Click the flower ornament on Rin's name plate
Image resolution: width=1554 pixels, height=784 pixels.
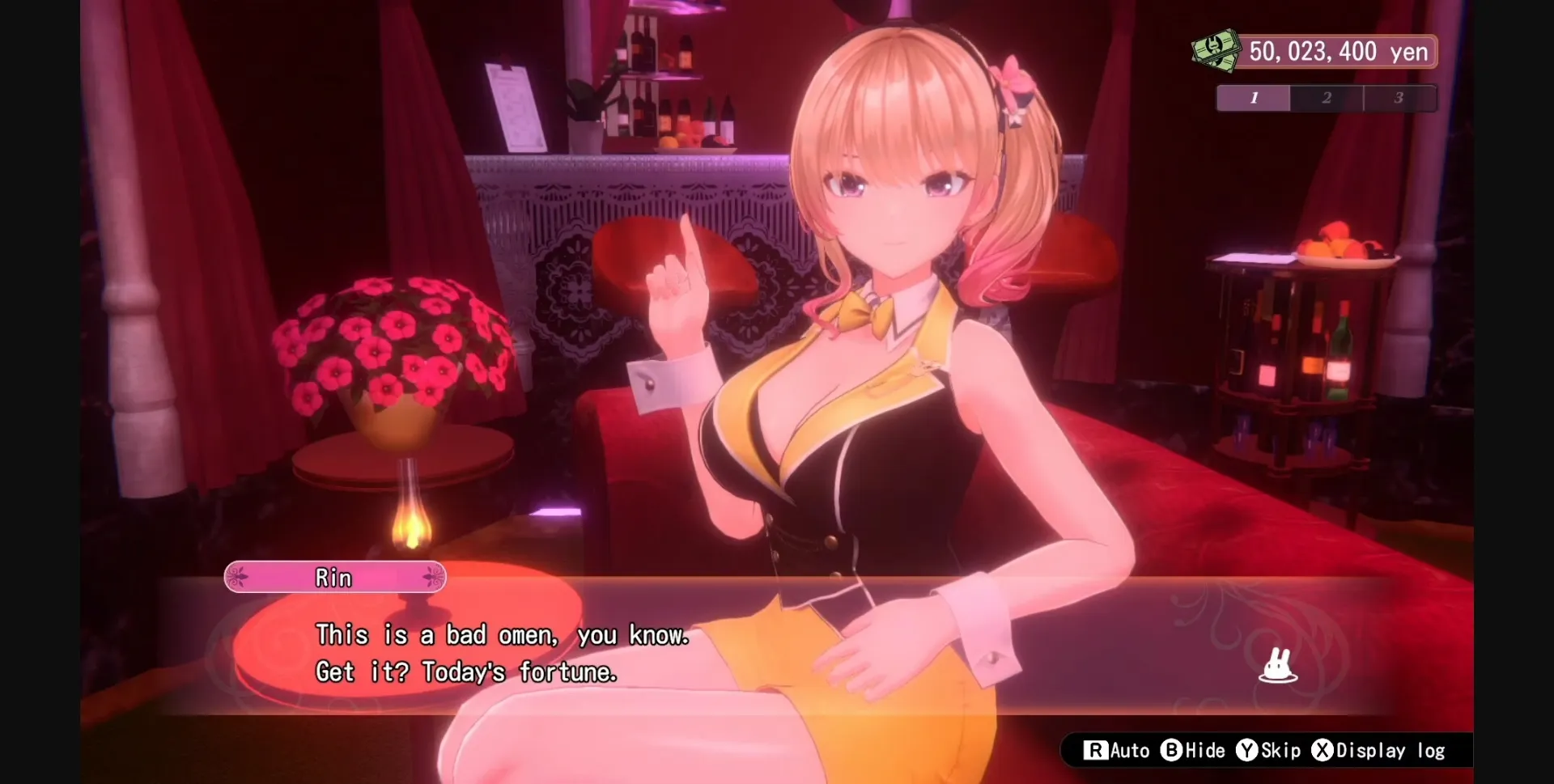[x=237, y=577]
